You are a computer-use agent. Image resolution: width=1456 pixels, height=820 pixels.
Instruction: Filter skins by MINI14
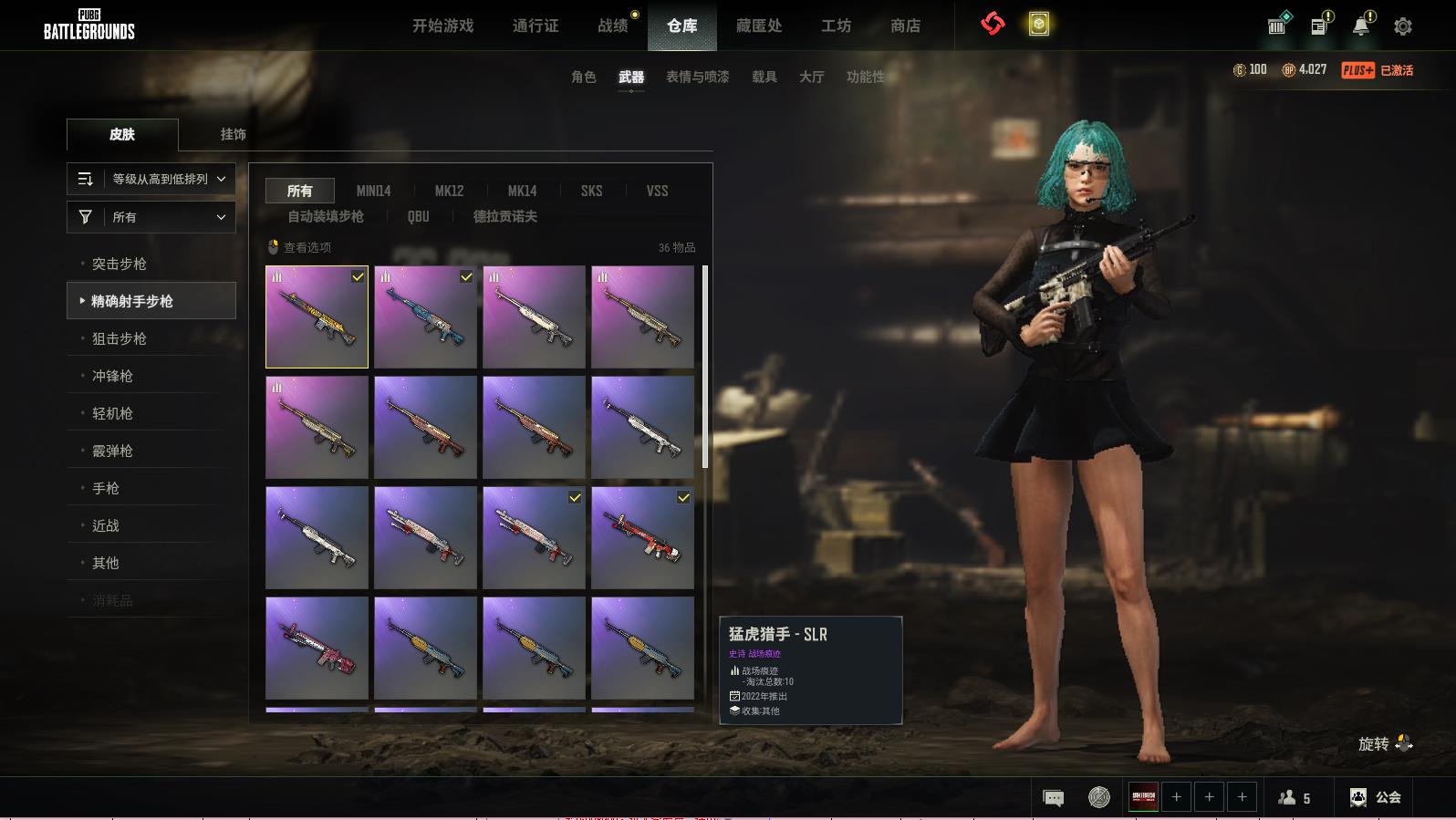pyautogui.click(x=373, y=191)
